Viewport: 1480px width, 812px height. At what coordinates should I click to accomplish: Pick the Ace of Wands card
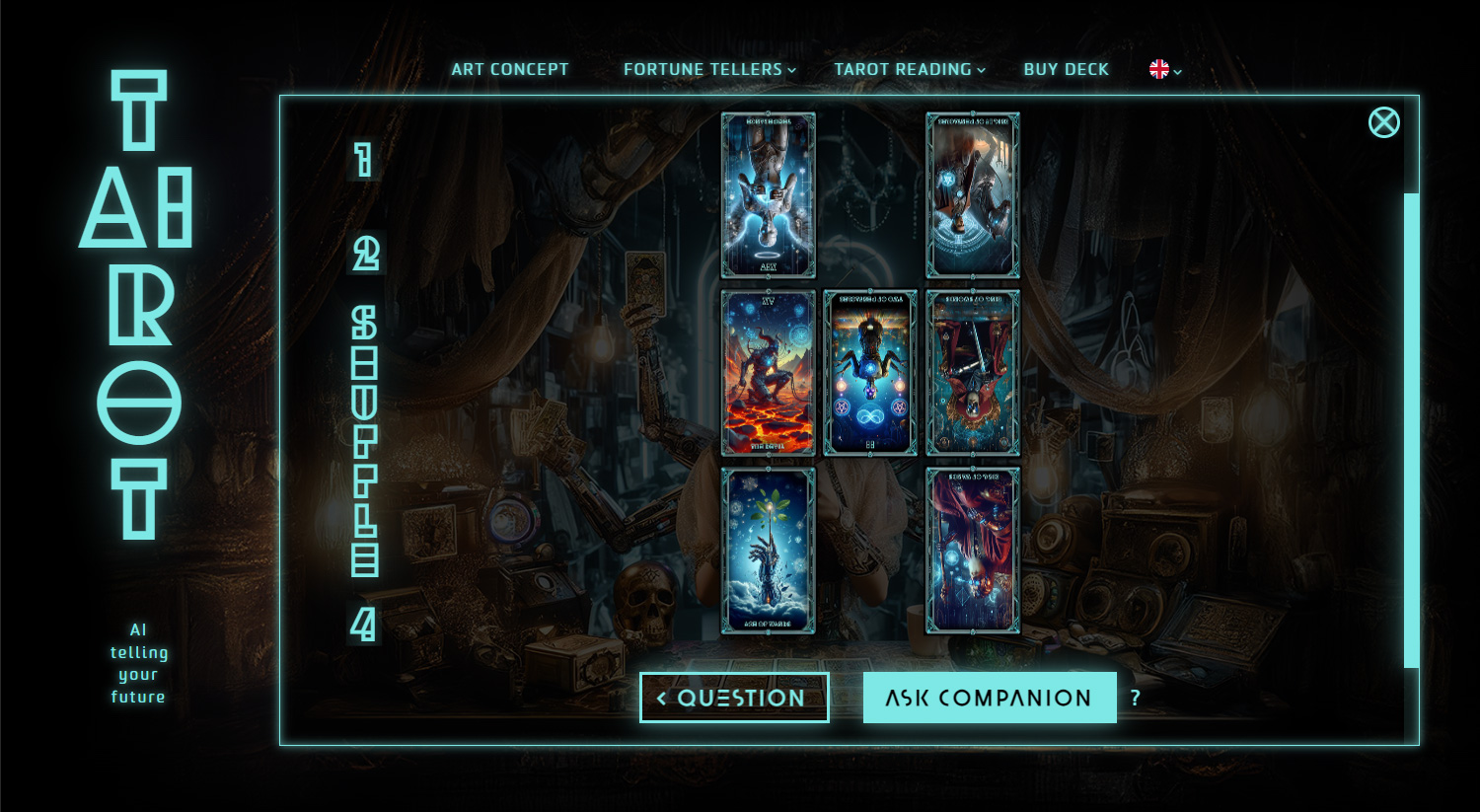pos(769,551)
